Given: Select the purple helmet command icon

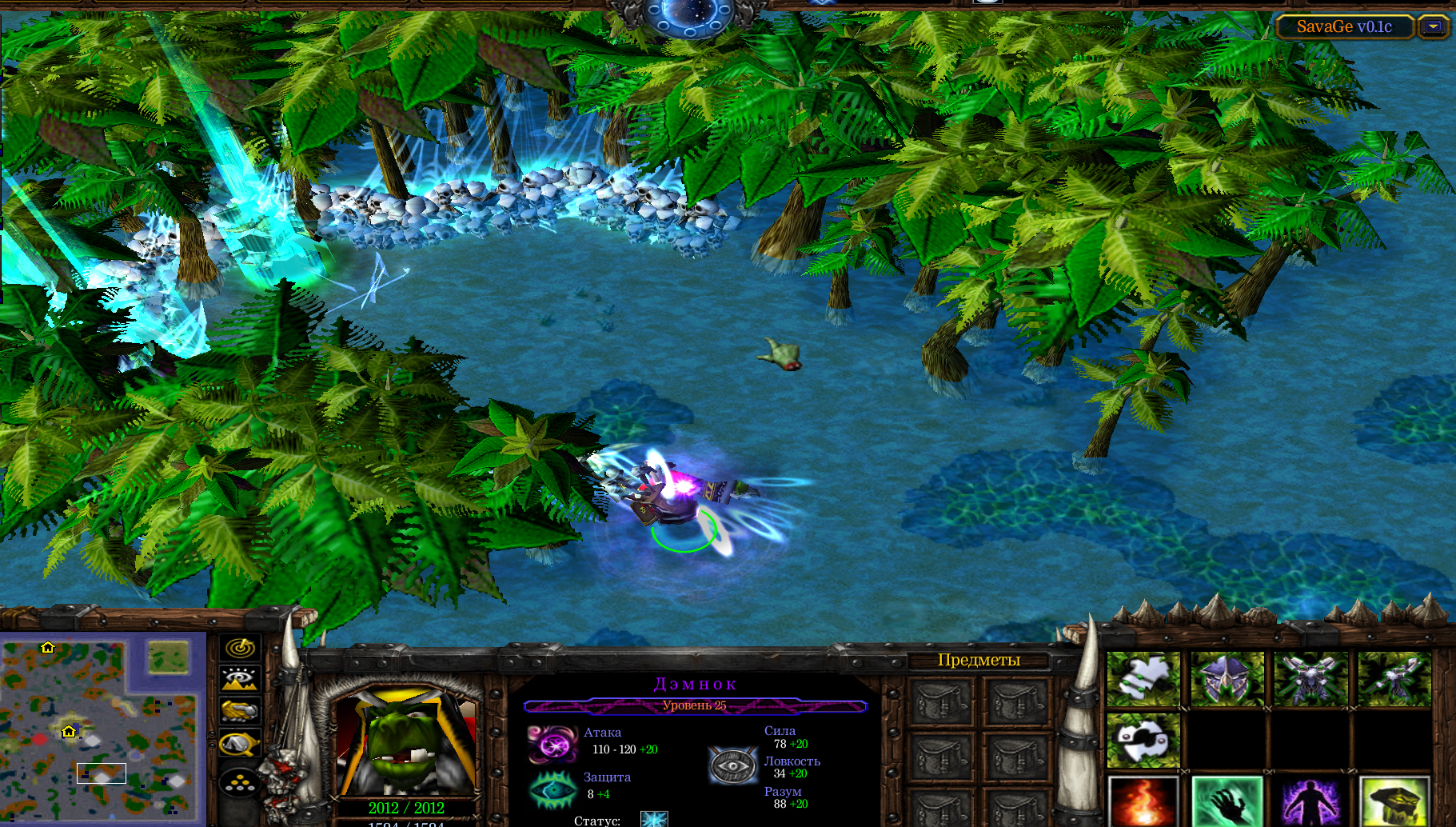Looking at the screenshot, I should tap(1227, 679).
